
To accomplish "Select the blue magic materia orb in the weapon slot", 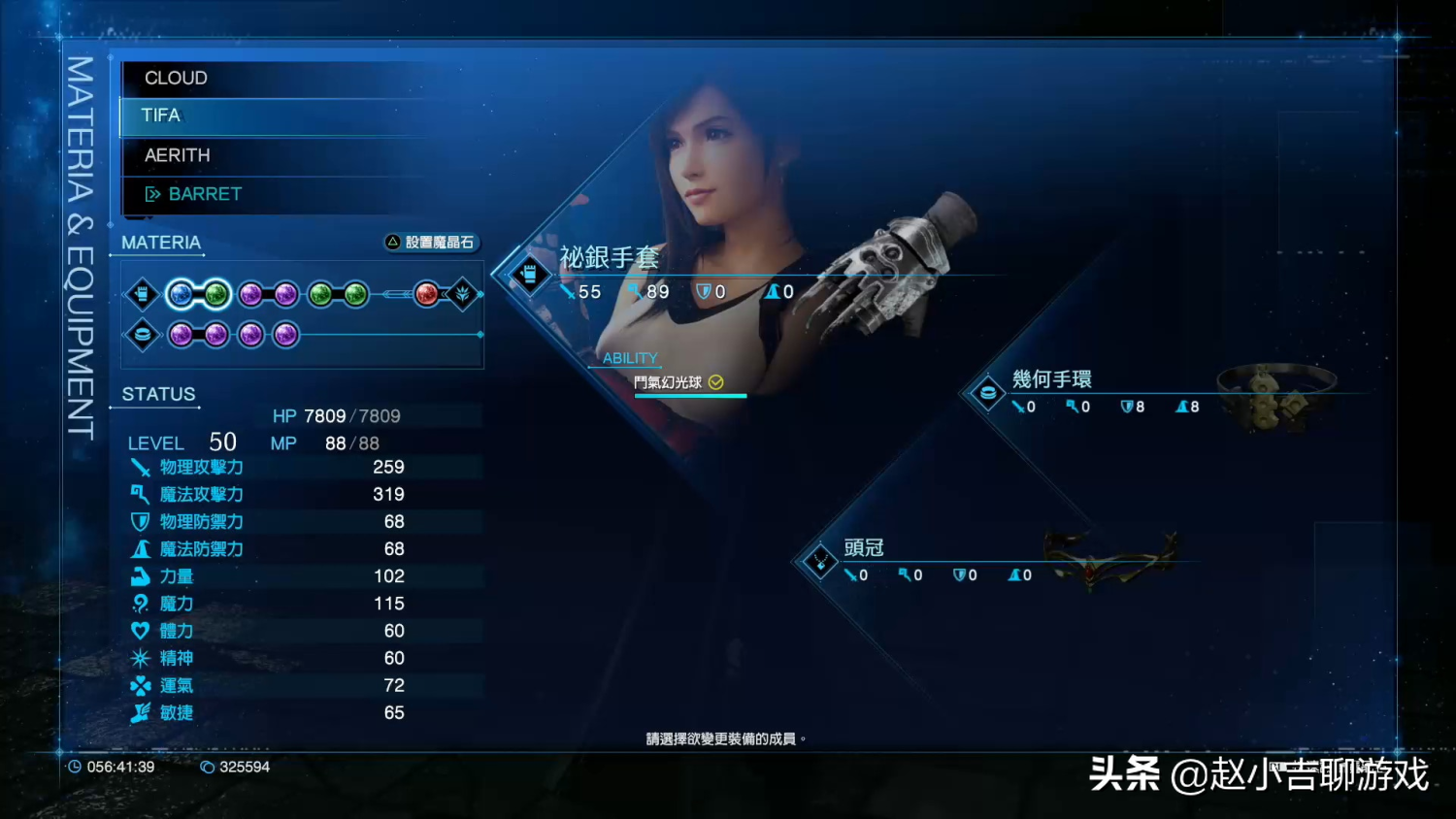I will pyautogui.click(x=181, y=294).
